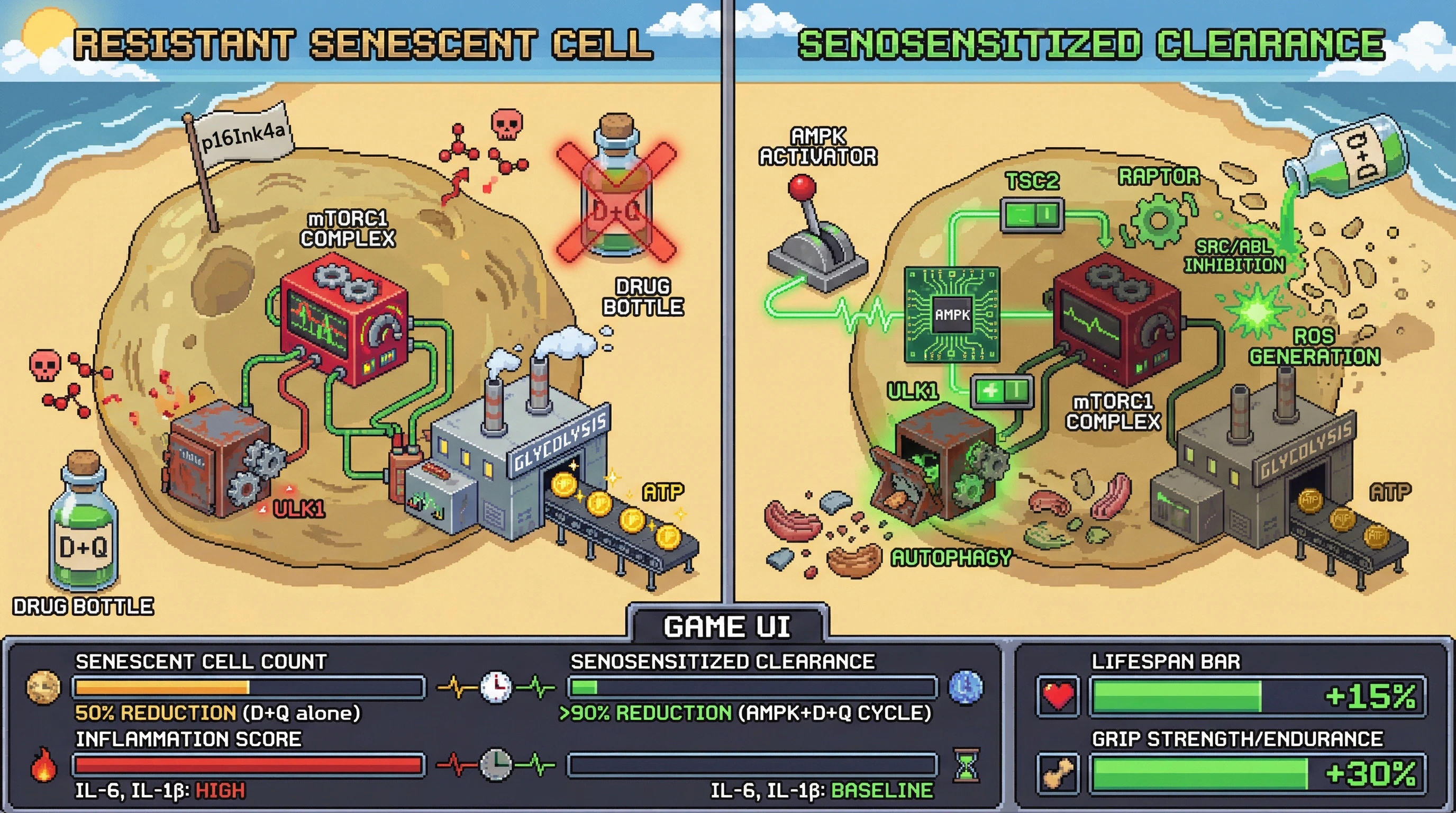Click the grip strength arm icon
The width and height of the screenshot is (1456, 813).
point(1058,773)
